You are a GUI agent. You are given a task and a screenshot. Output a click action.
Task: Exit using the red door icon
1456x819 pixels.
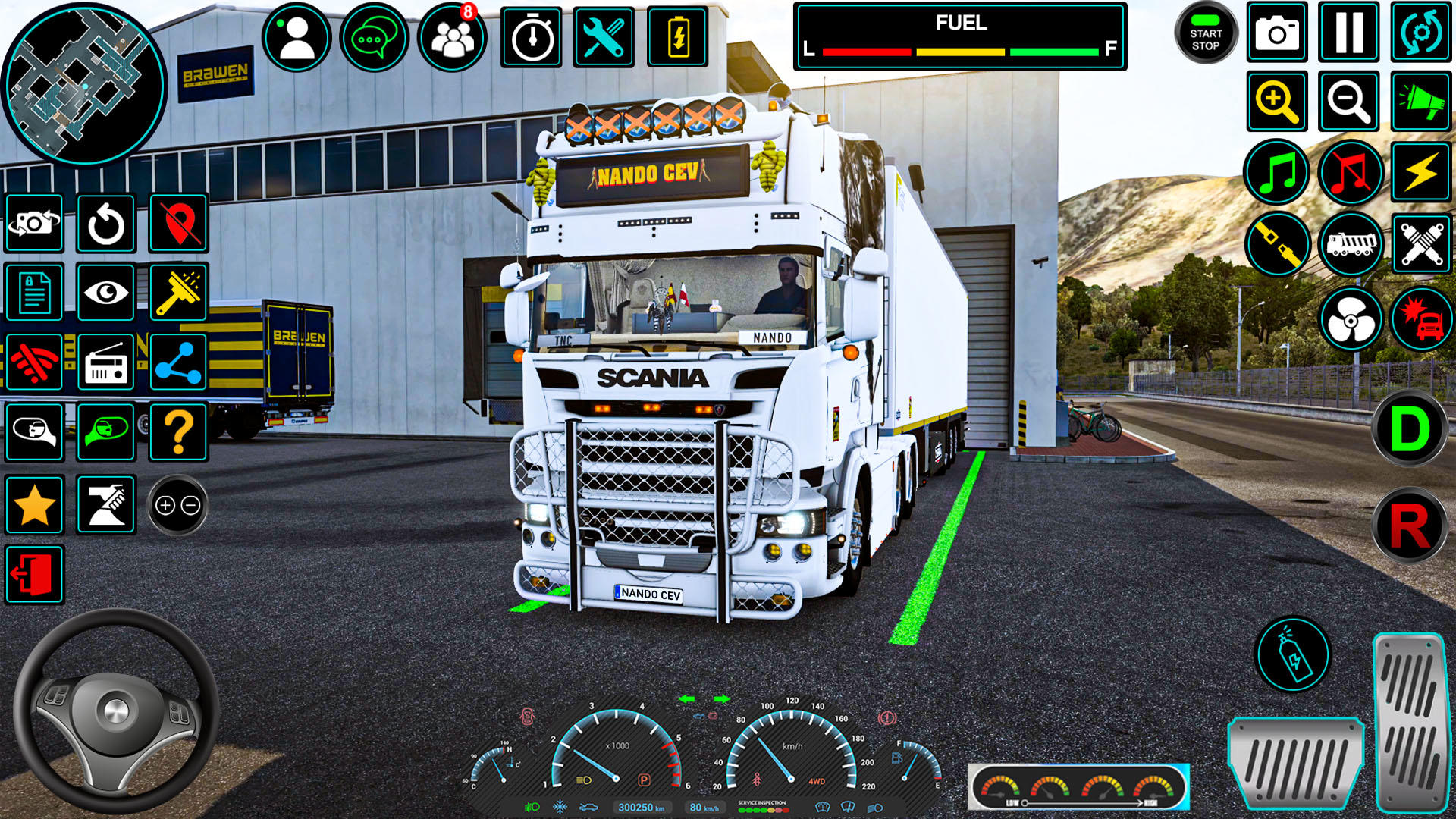tap(34, 575)
